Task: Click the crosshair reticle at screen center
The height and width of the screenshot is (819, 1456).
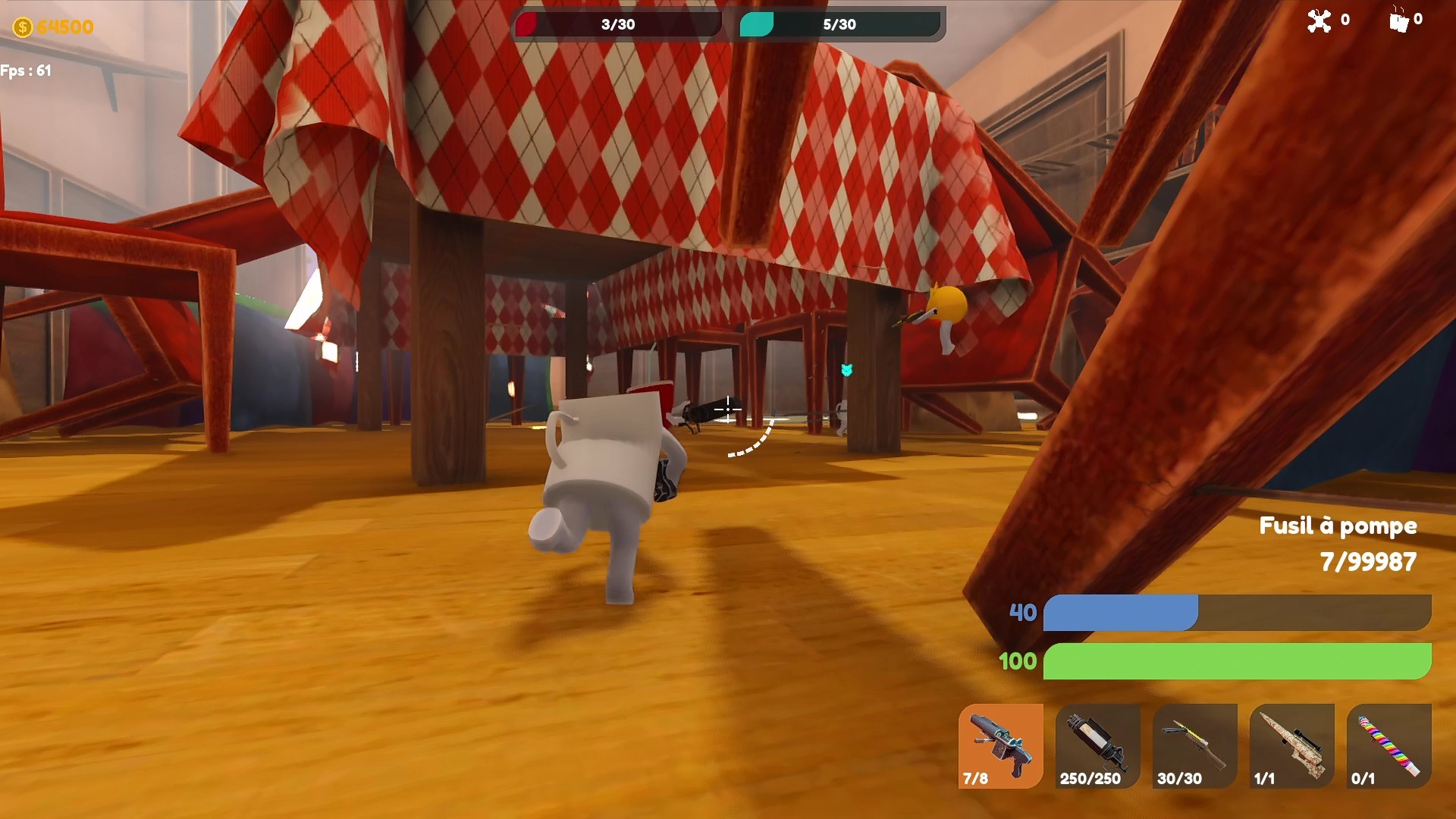Action: tap(729, 409)
